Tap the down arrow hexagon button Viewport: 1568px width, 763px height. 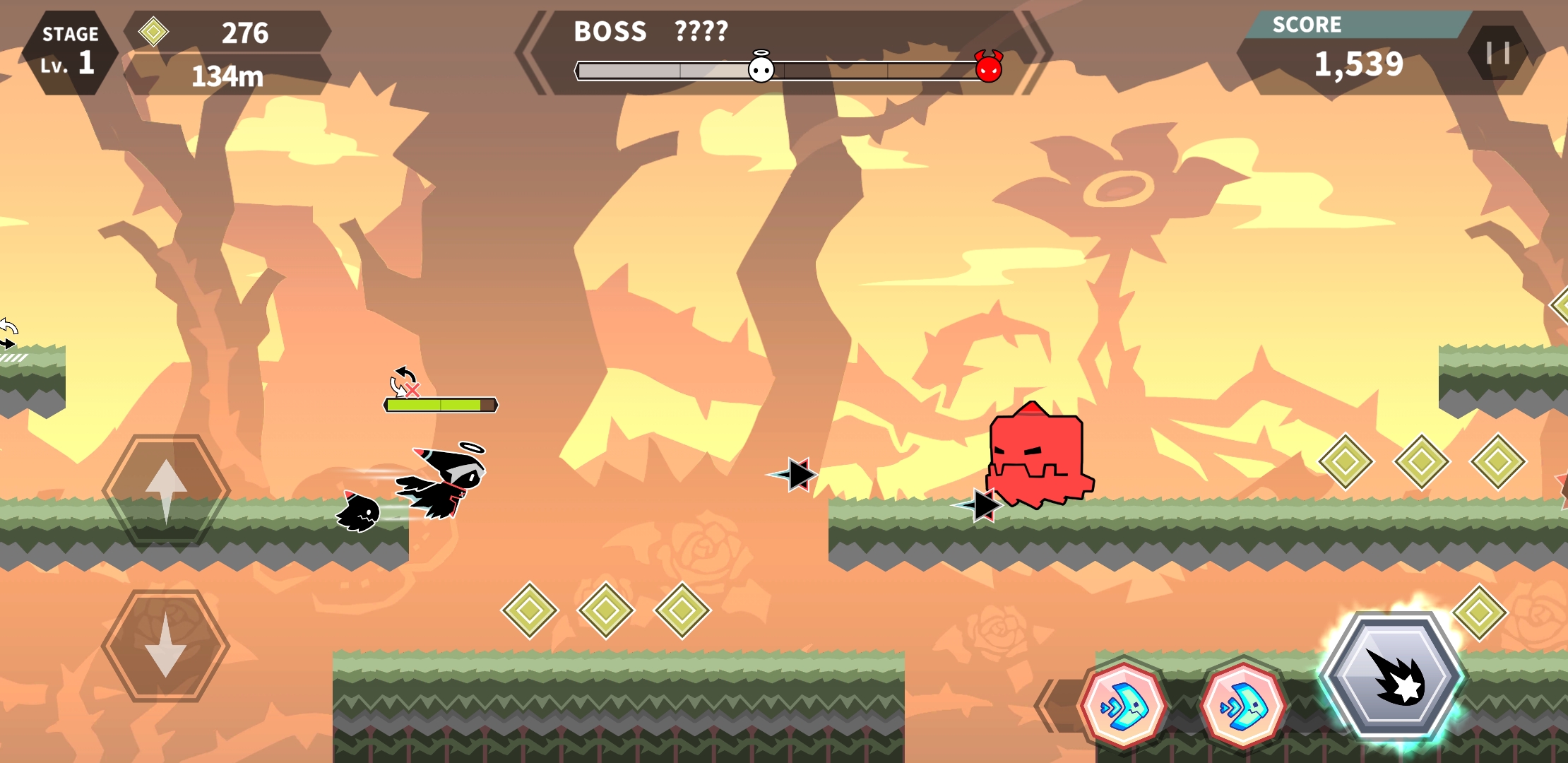(166, 645)
